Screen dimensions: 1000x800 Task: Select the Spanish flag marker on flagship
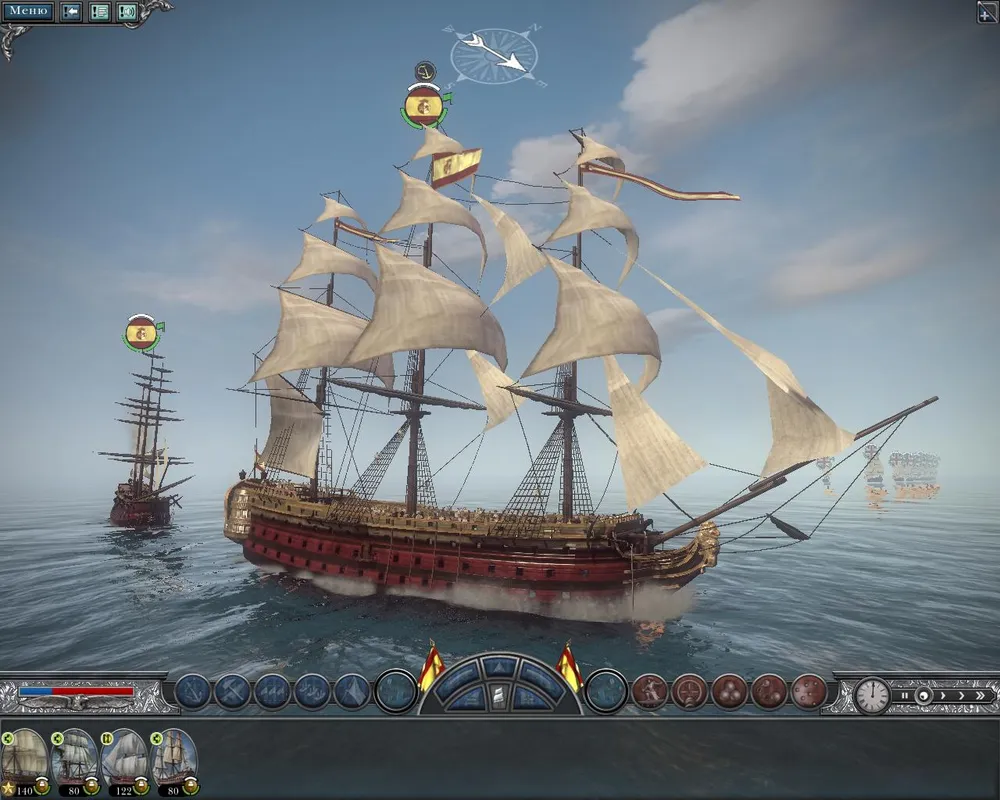(425, 105)
